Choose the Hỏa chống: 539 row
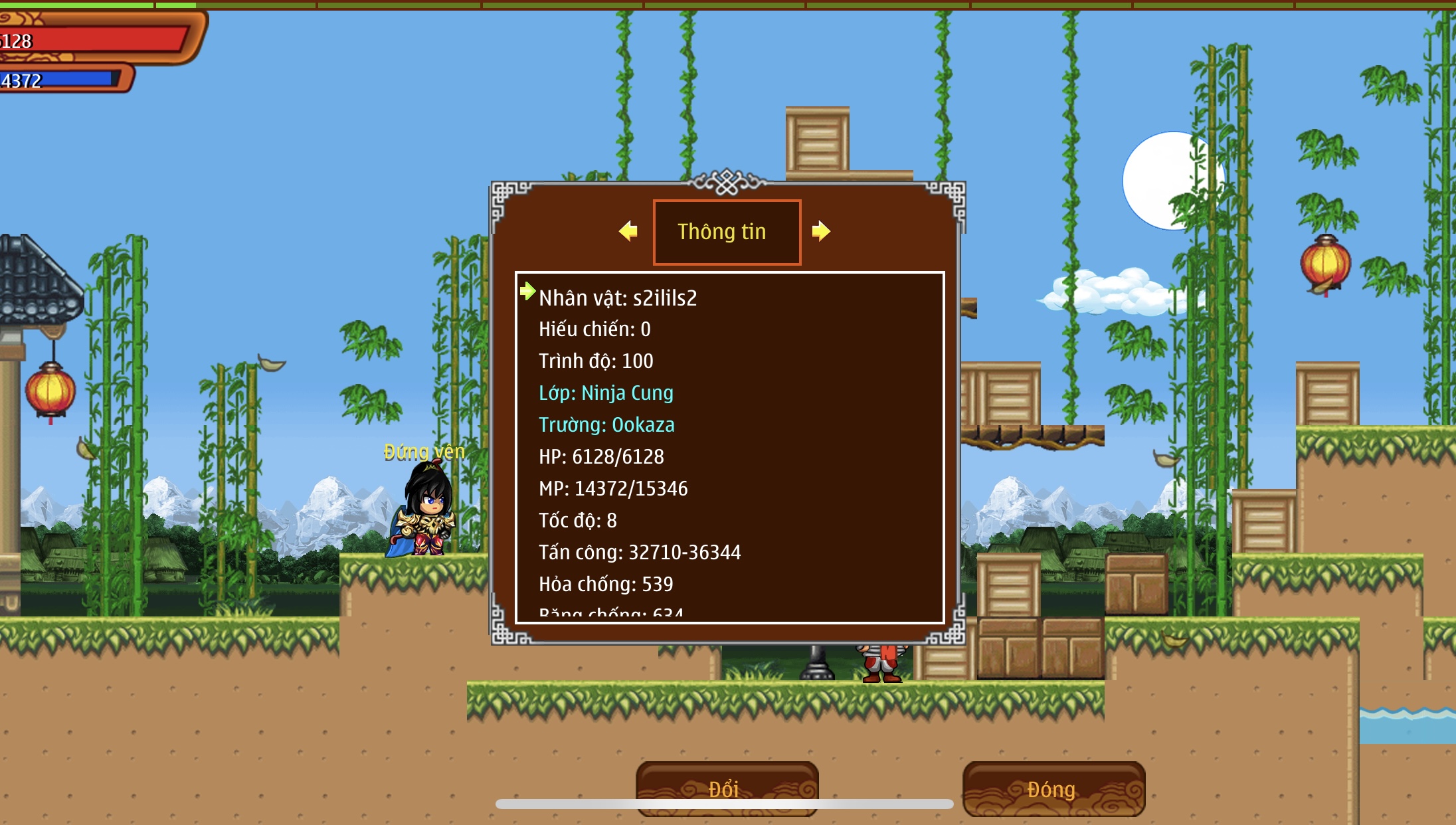Image resolution: width=1456 pixels, height=825 pixels. [x=606, y=585]
